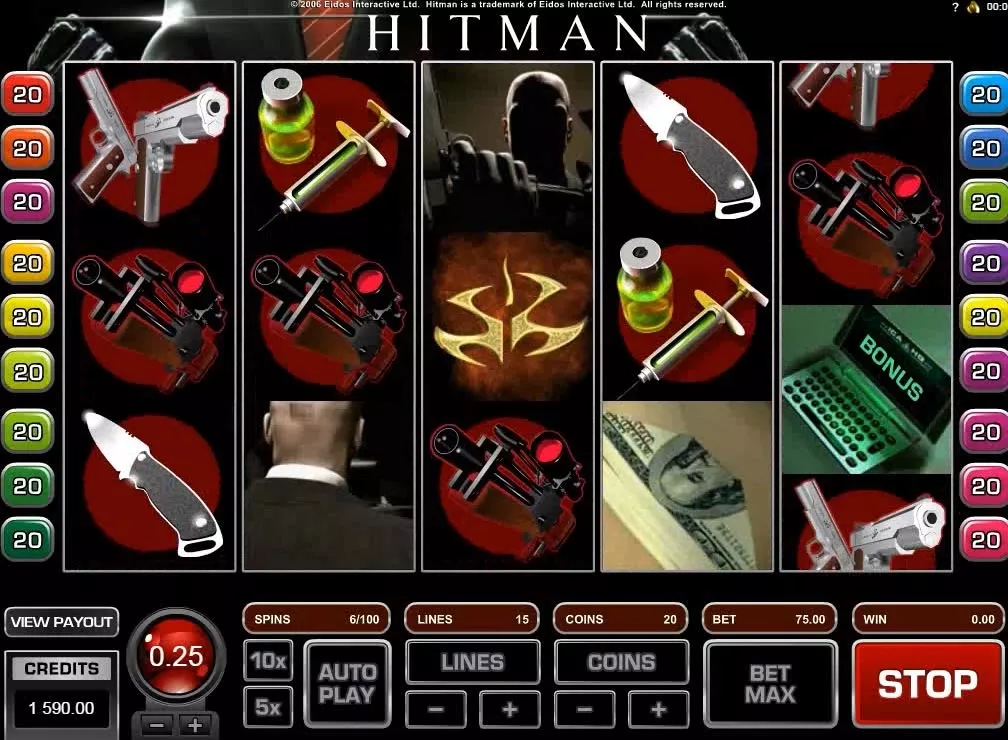Increase the coins per line
The image size is (1008, 740).
coord(658,710)
